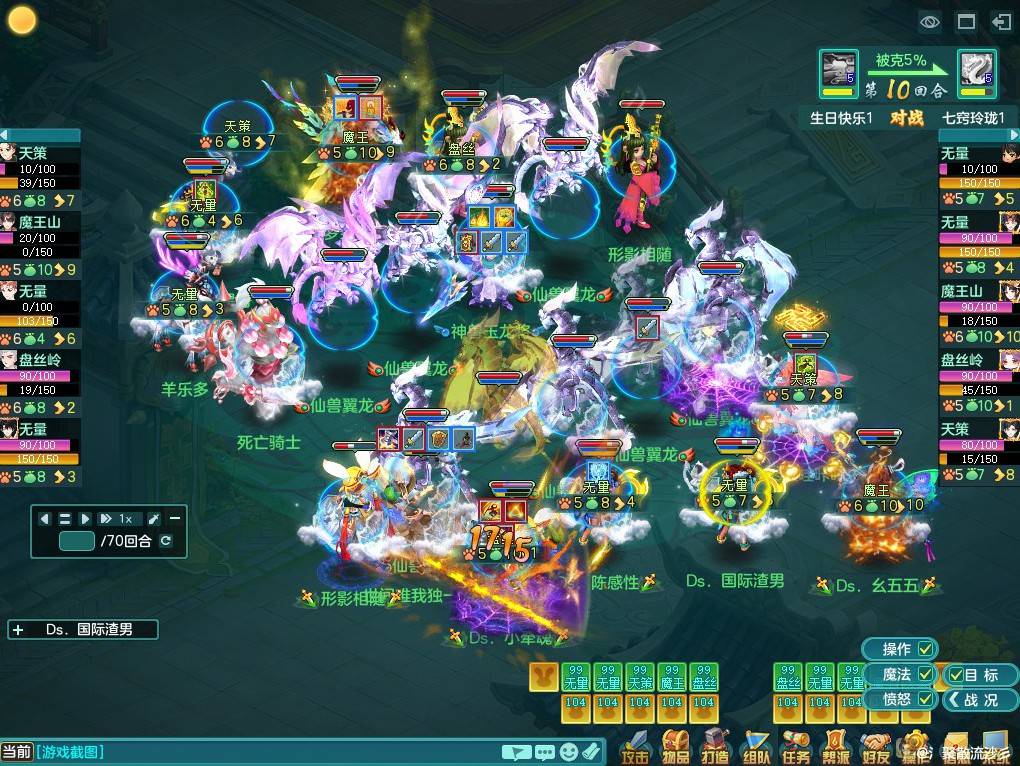Toggle the 操作 checkbox
The image size is (1020, 766).
[926, 649]
